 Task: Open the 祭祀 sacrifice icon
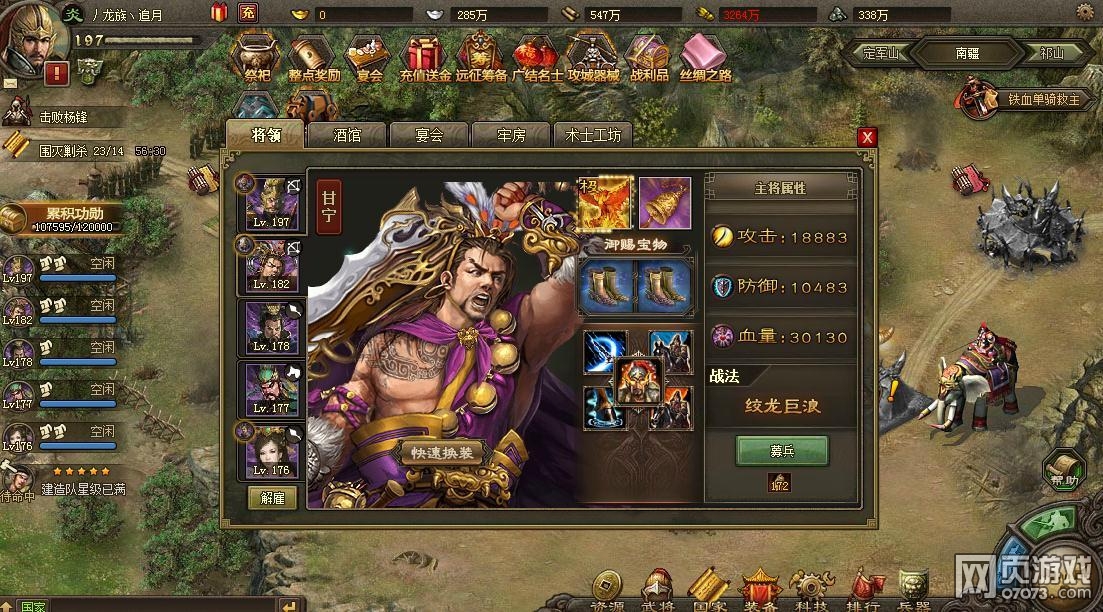pos(257,58)
